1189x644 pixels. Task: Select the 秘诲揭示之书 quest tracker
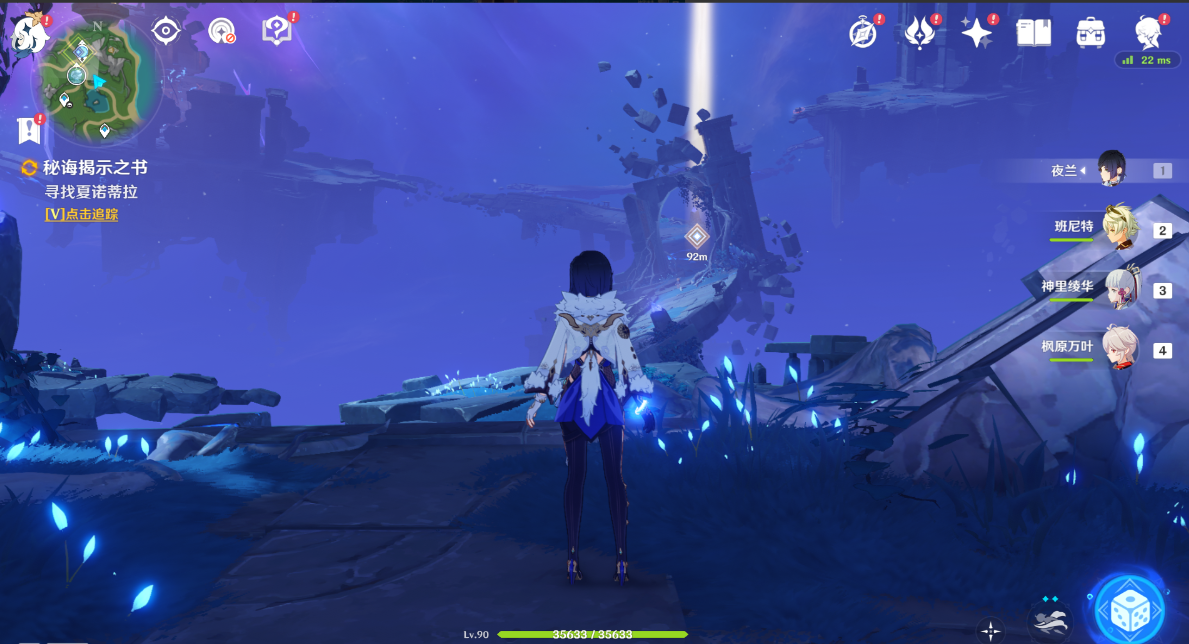[x=94, y=168]
